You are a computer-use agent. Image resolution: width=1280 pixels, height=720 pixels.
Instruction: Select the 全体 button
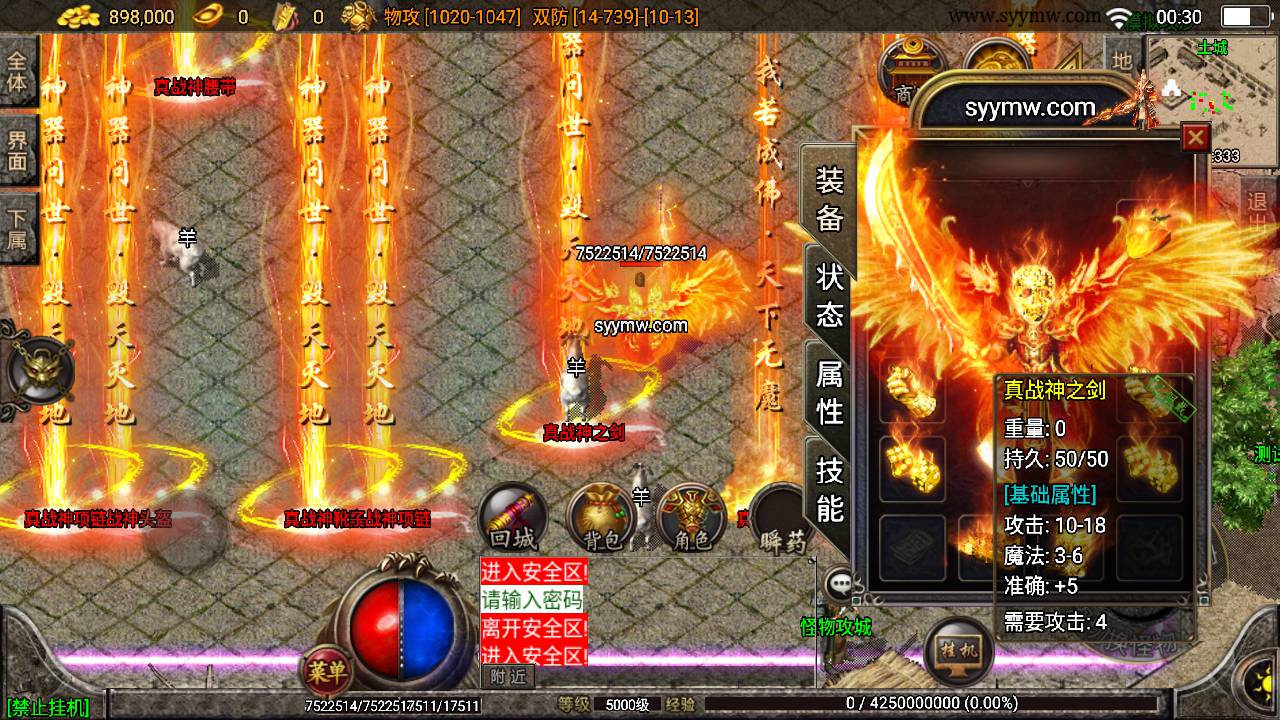point(18,70)
